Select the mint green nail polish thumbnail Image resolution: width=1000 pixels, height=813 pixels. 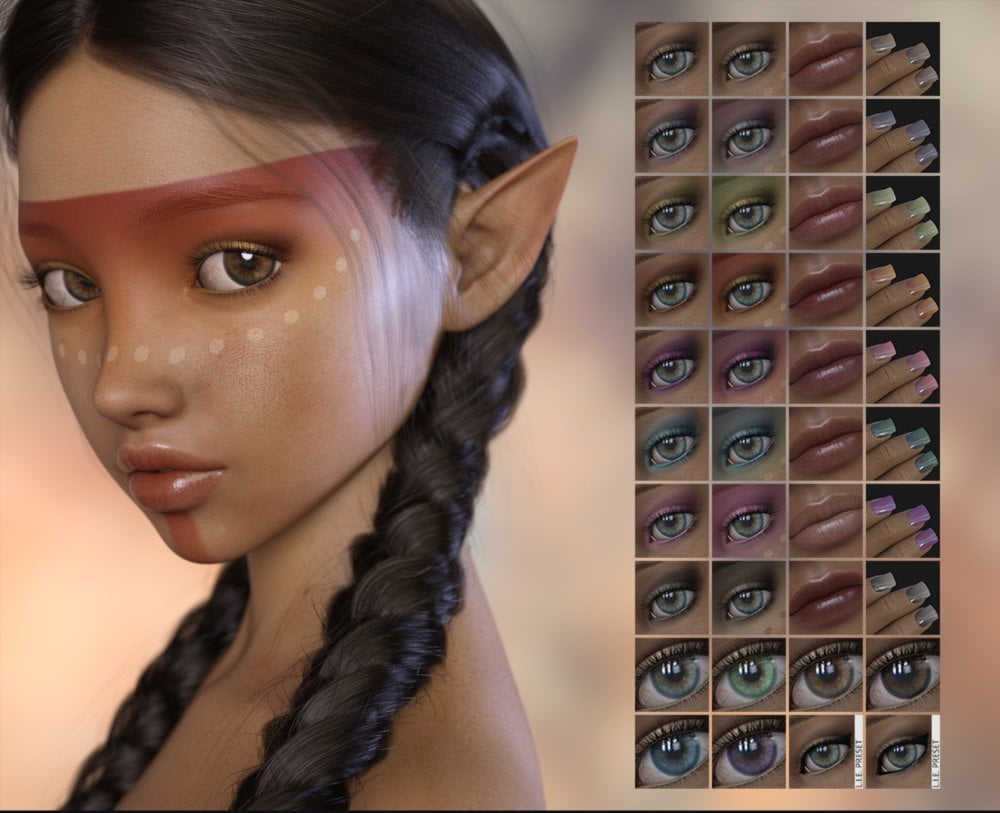tap(902, 213)
